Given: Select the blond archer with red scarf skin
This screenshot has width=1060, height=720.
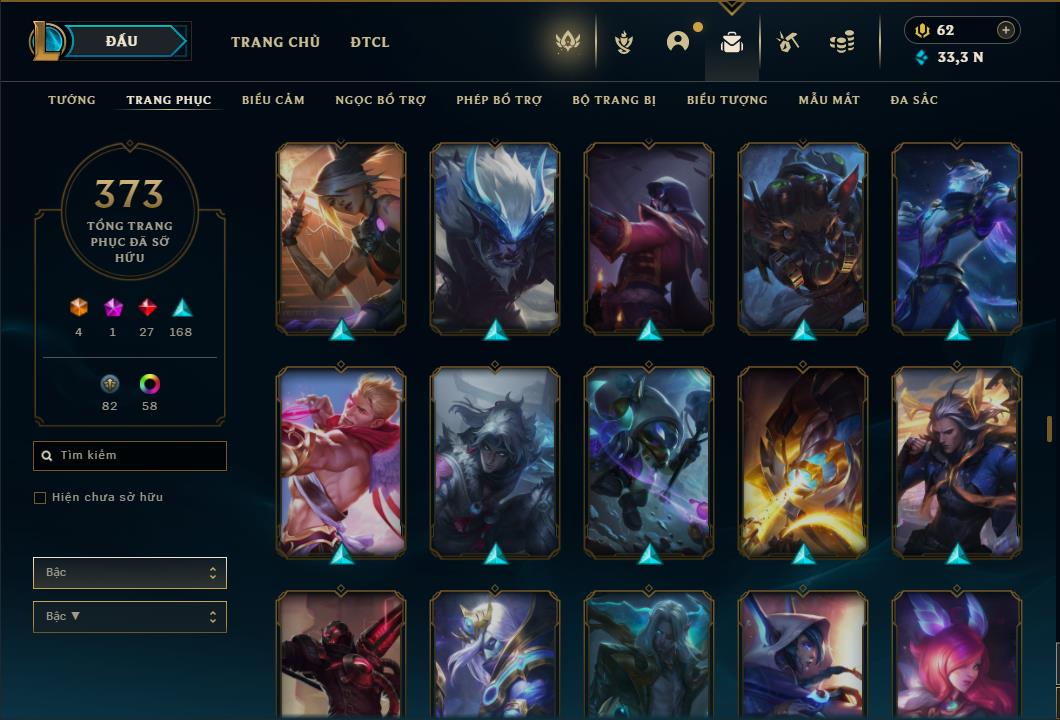Looking at the screenshot, I should coord(341,460).
